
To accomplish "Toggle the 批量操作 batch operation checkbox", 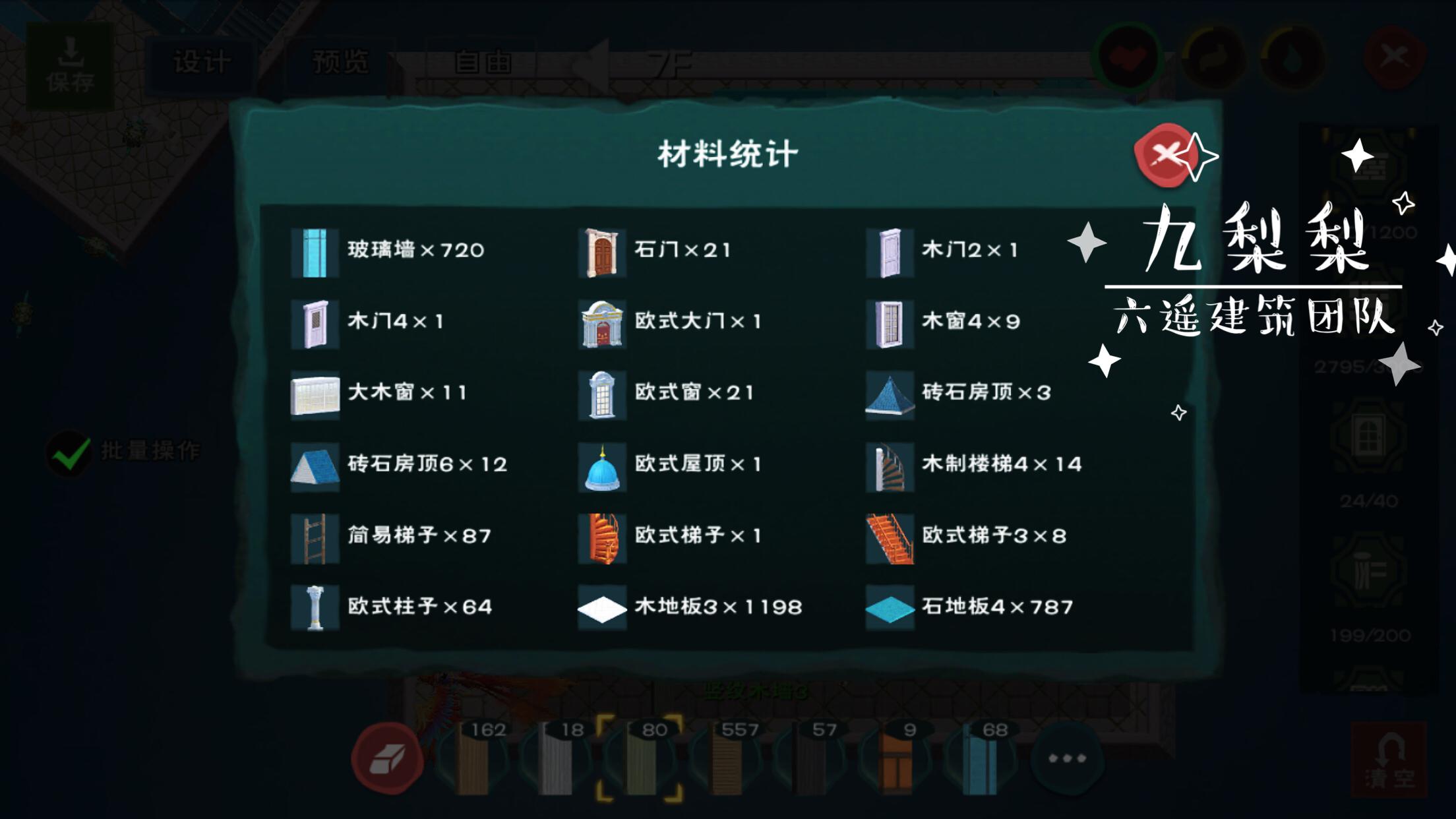I will (x=70, y=452).
